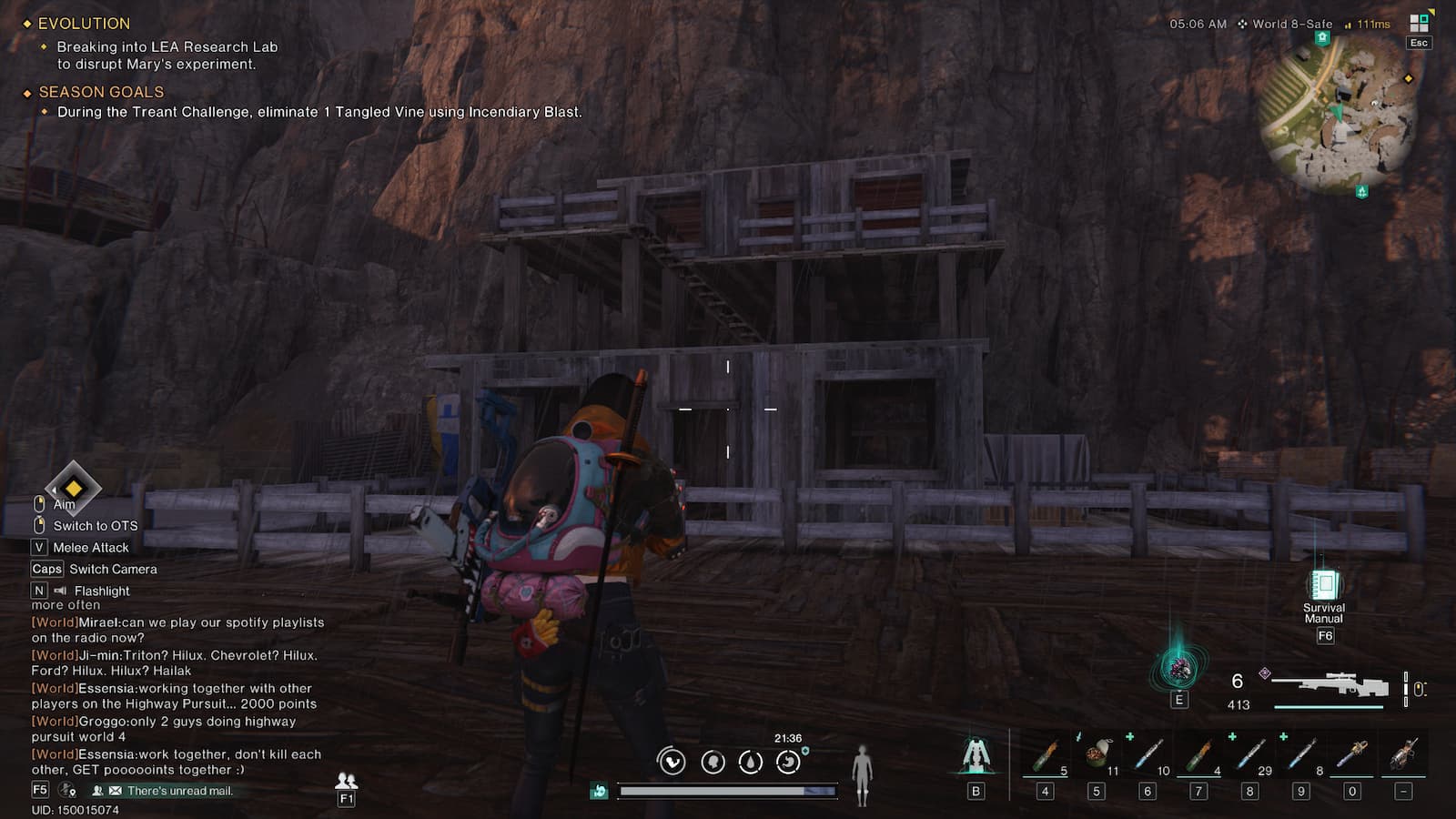Open the Evolution quest tracker
Screen dimensions: 1456x819
84,24
